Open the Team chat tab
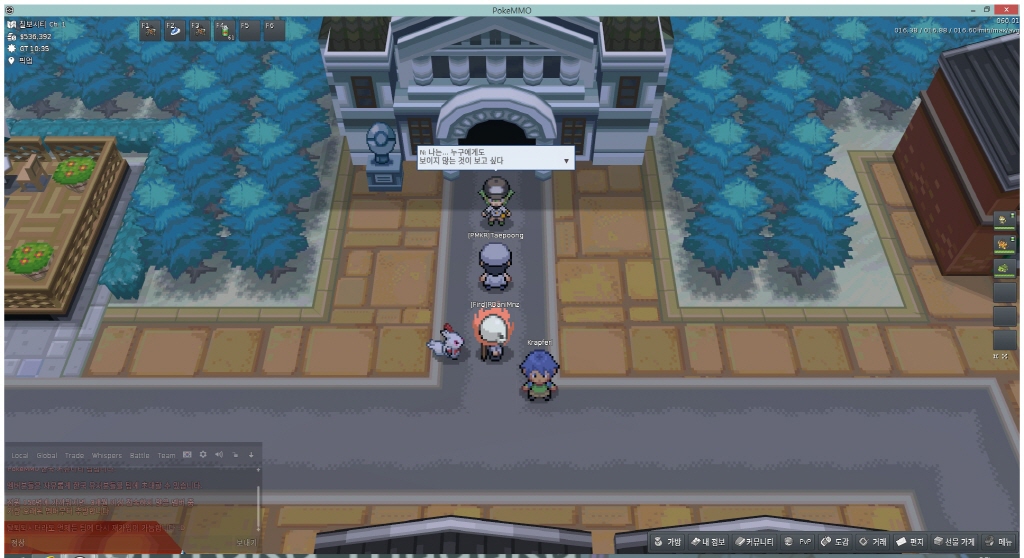This screenshot has height=558, width=1024. (166, 455)
